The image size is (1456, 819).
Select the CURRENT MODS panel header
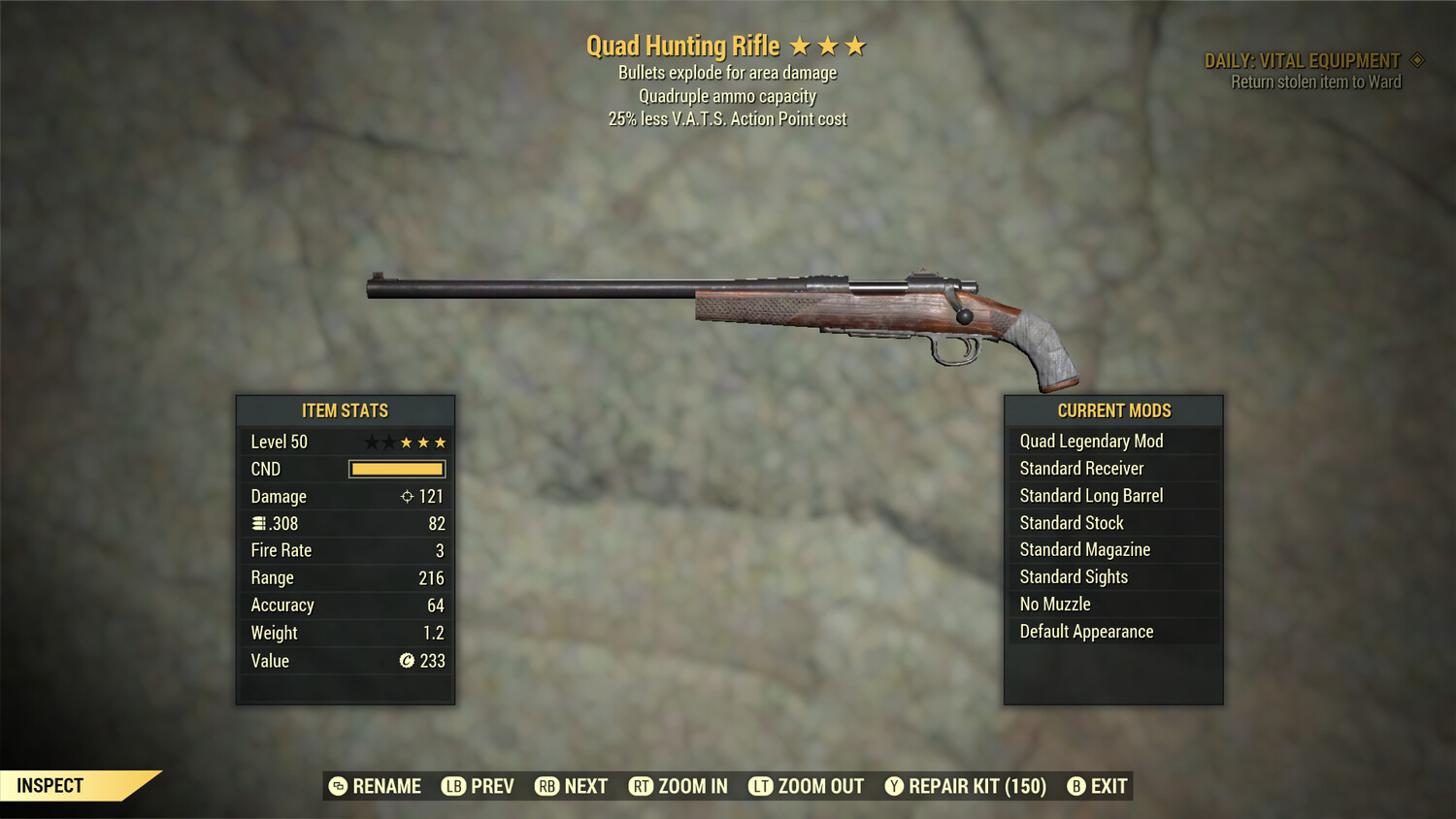click(x=1112, y=410)
